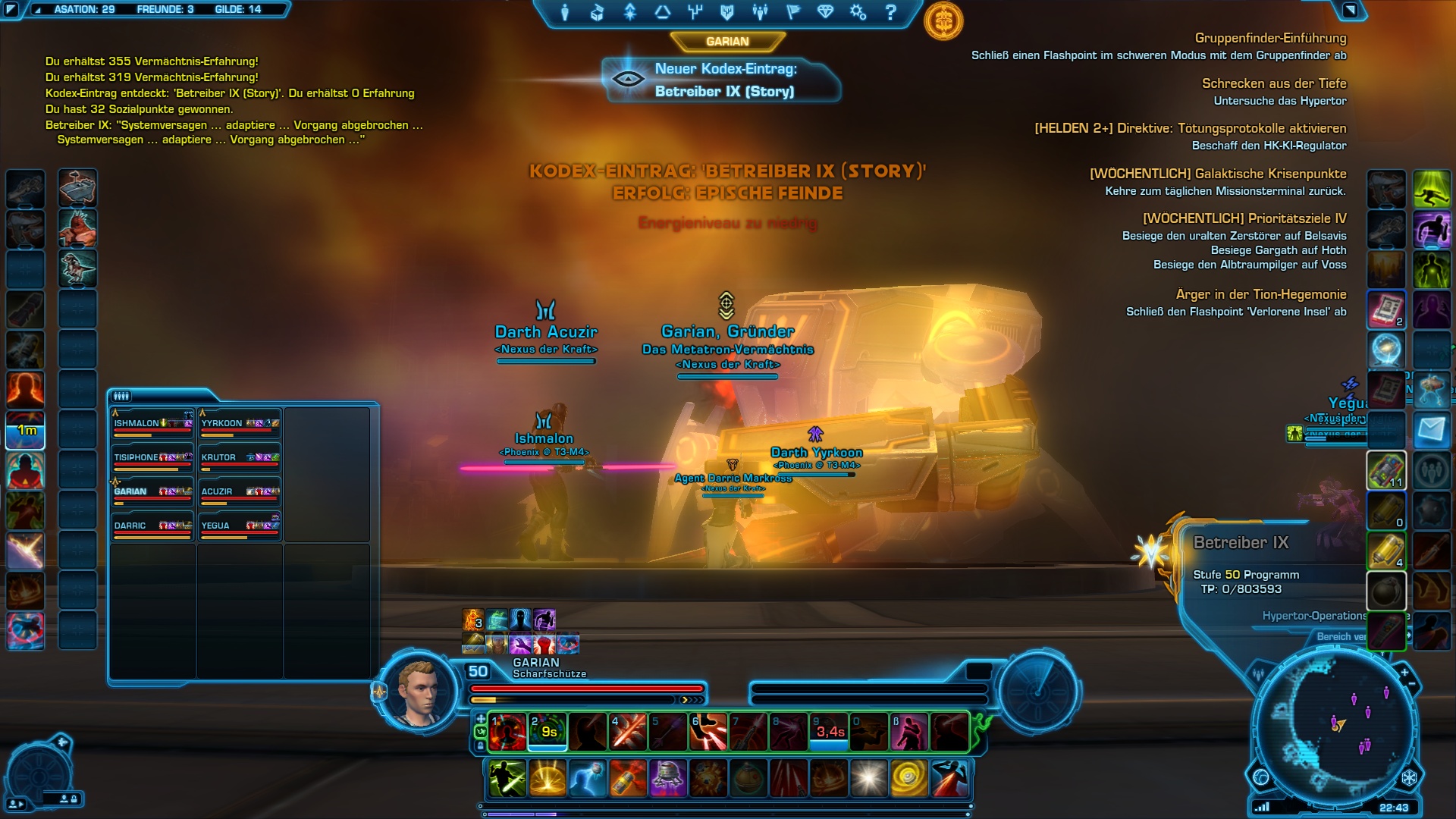Open the inventory box icon in top menu
The height and width of the screenshot is (819, 1456).
(x=597, y=12)
